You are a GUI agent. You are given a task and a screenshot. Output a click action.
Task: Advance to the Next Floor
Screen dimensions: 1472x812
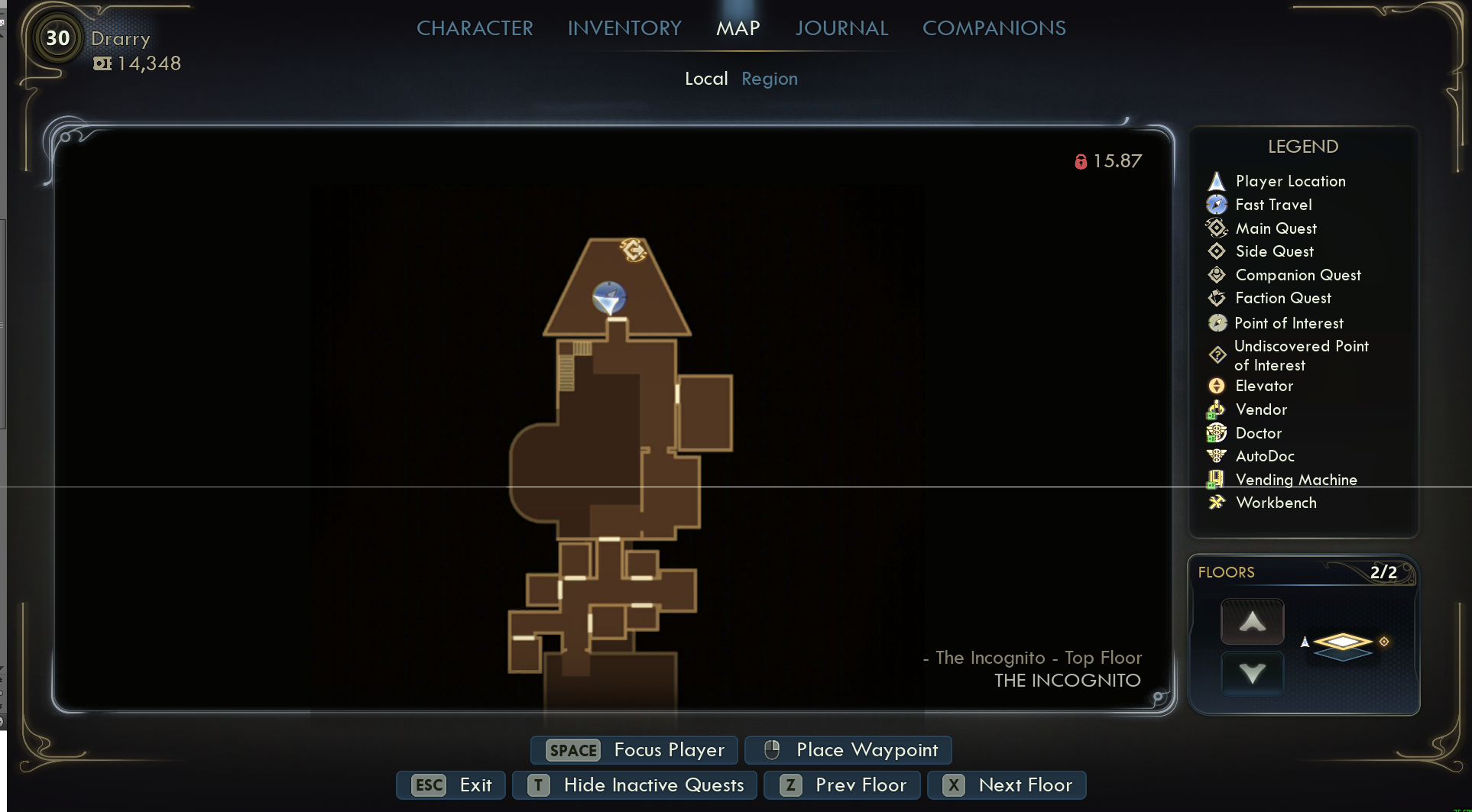1007,785
